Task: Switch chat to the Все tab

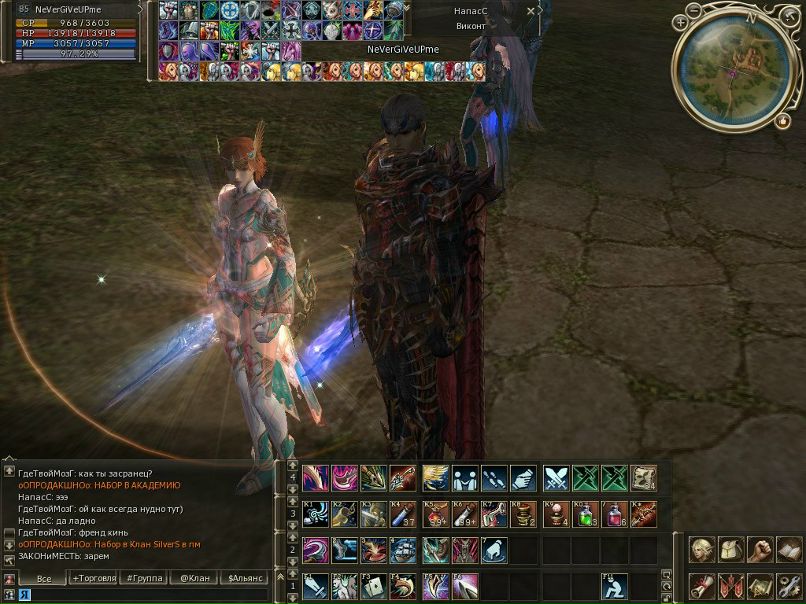Action: (44, 579)
